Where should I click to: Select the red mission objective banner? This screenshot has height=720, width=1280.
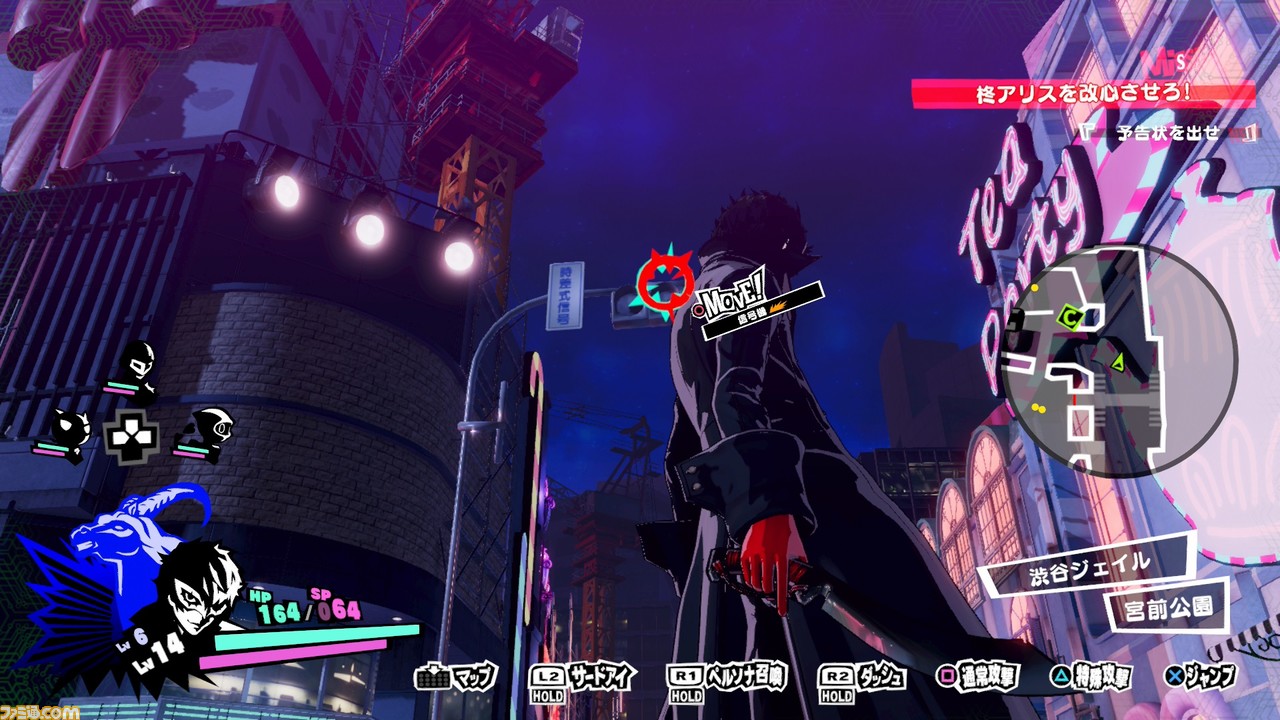point(1083,95)
